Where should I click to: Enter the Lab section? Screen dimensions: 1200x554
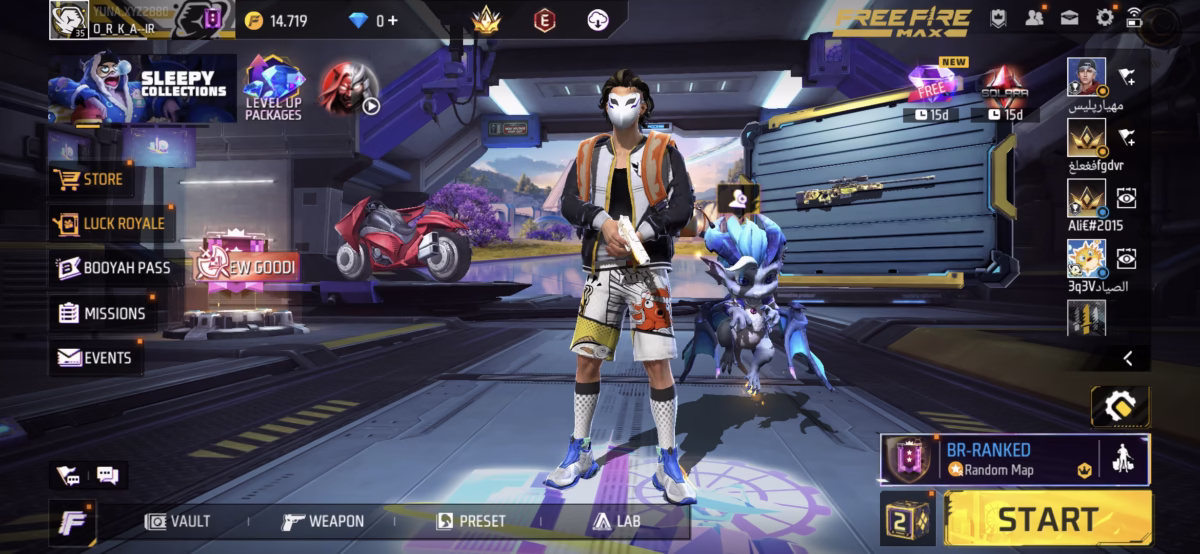[x=616, y=521]
